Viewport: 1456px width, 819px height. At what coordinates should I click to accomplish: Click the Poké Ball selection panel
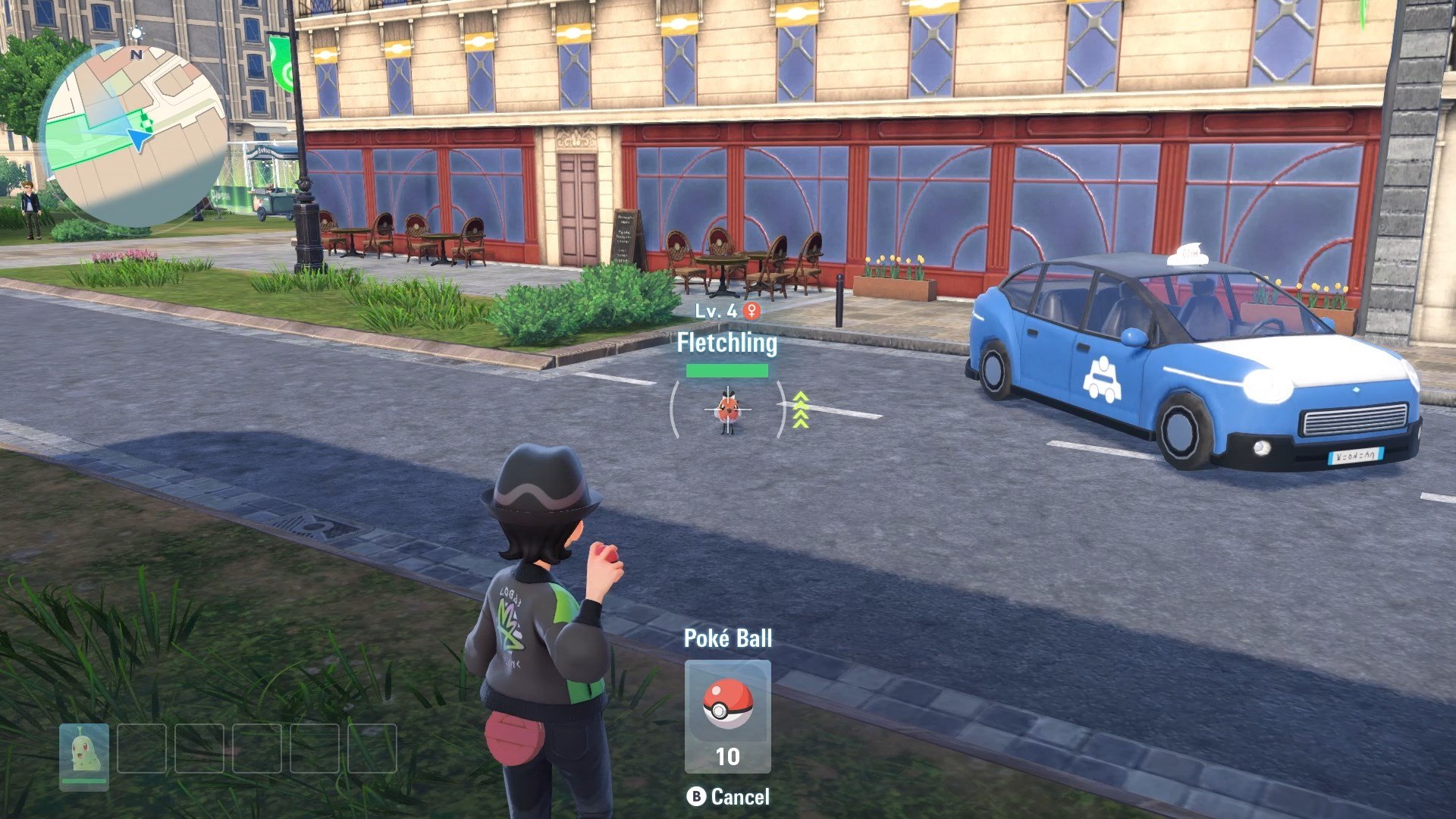pyautogui.click(x=727, y=717)
